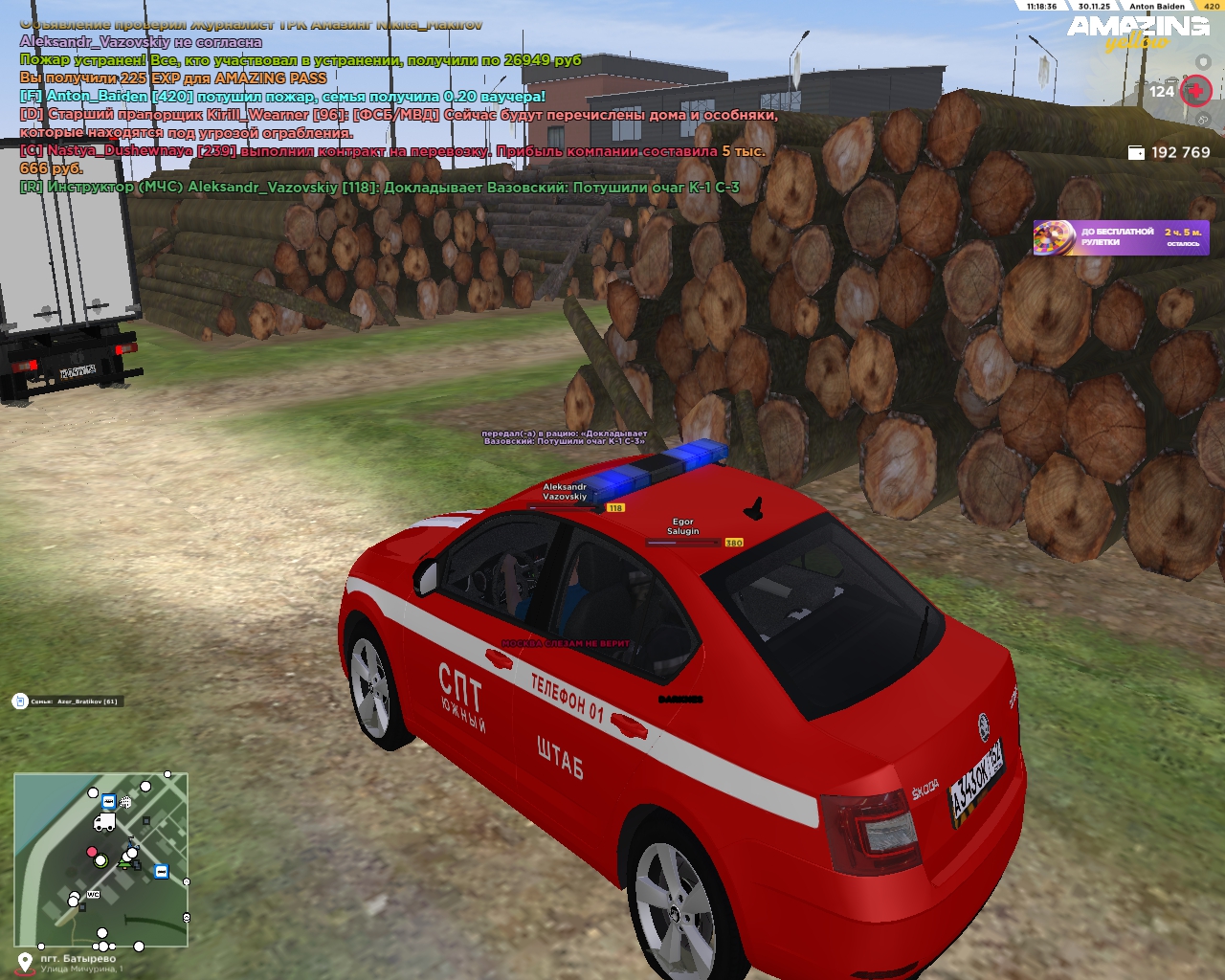Click the red cross health icon
Screen dimensions: 1225x980
pos(1195,92)
